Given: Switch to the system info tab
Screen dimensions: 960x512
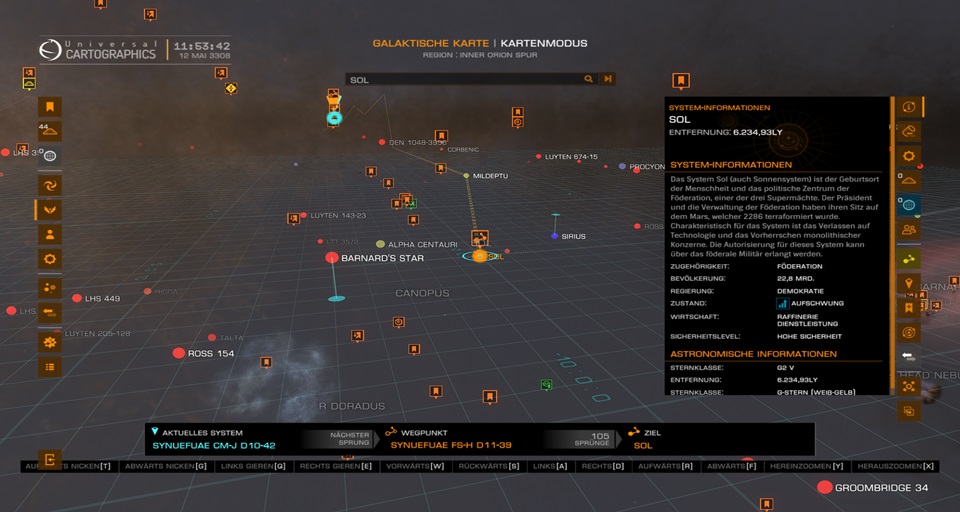Looking at the screenshot, I should coord(908,107).
